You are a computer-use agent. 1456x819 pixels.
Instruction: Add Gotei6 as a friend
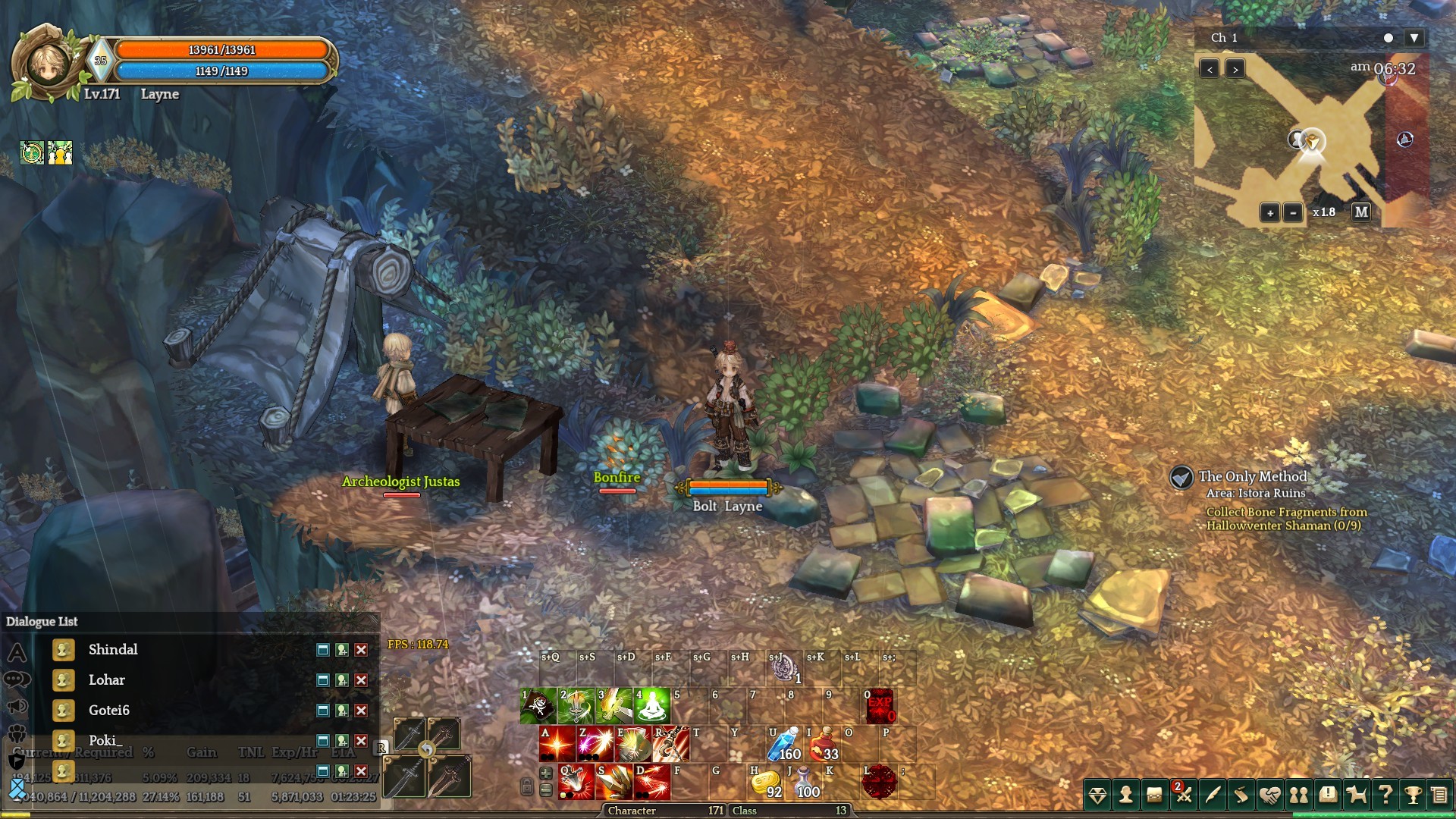click(342, 711)
